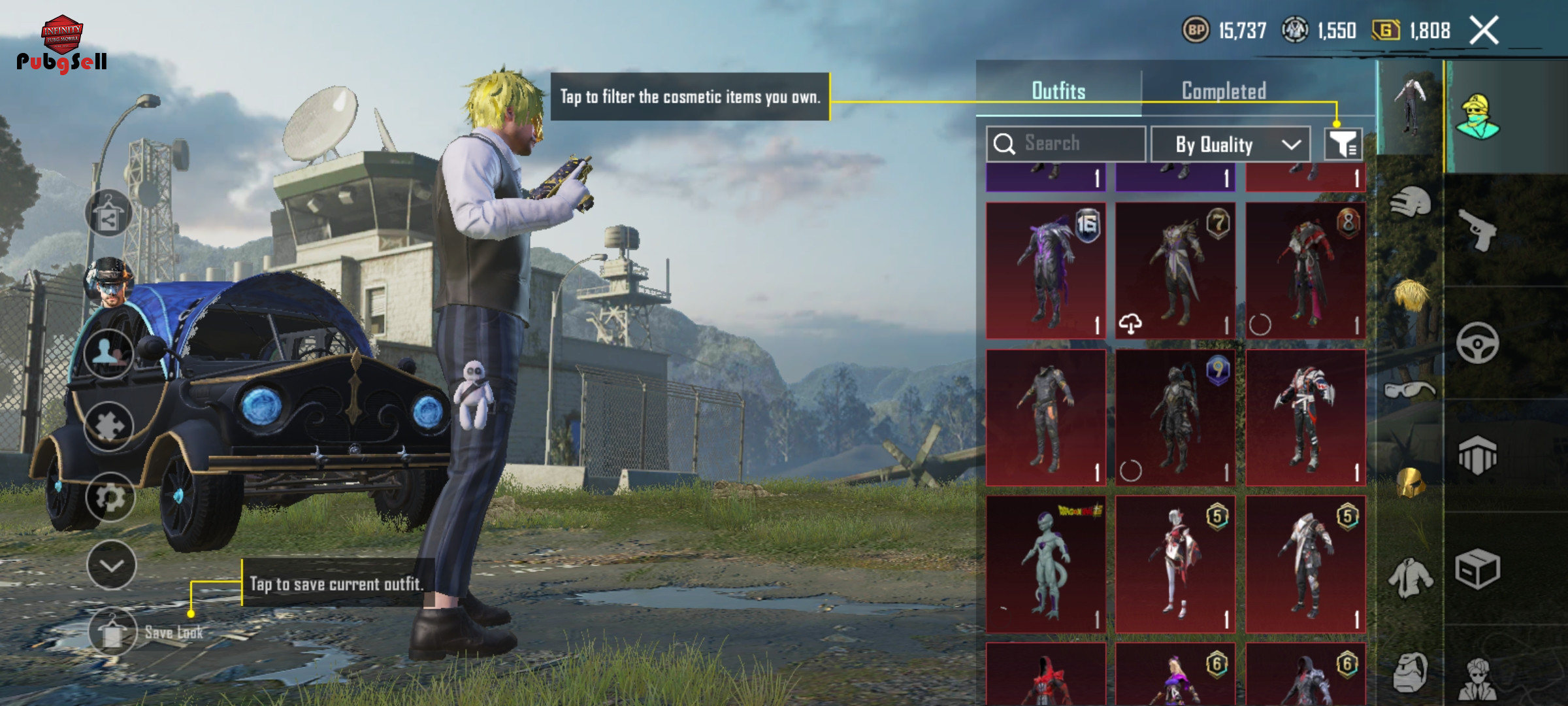Choose the dark outfit with purple badge 9

coord(1175,417)
